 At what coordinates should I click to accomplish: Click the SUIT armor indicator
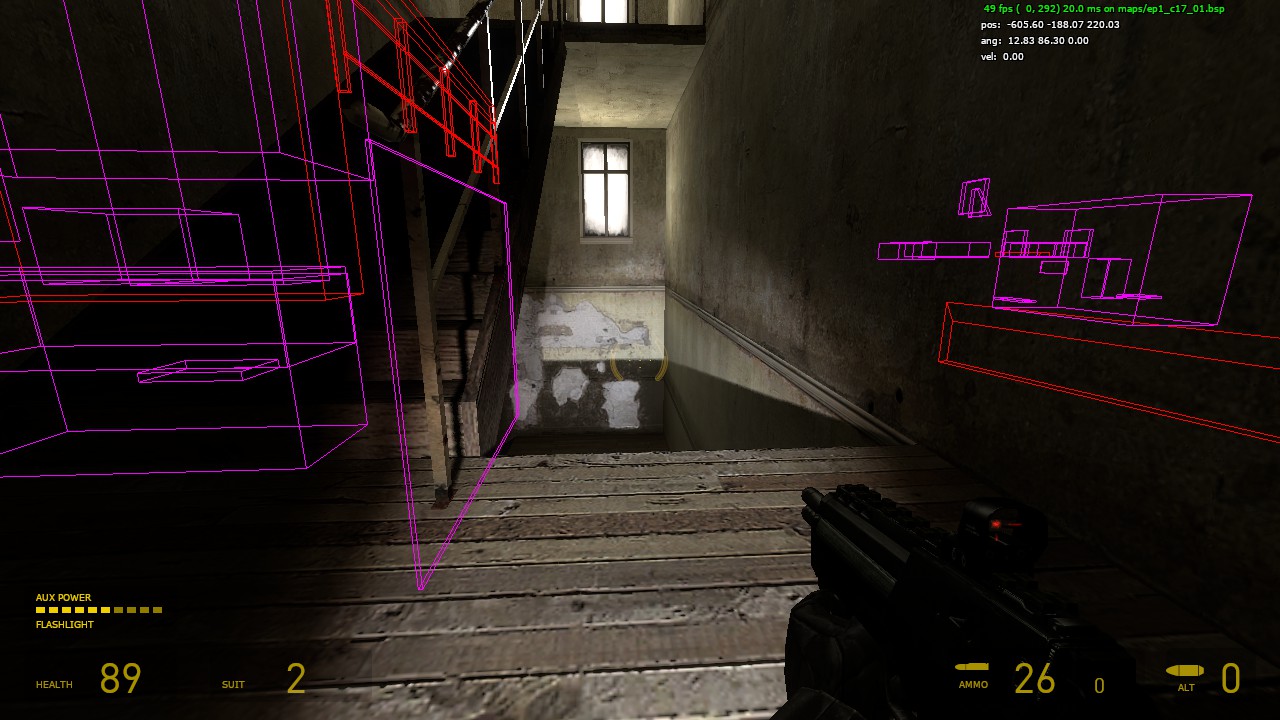point(232,684)
